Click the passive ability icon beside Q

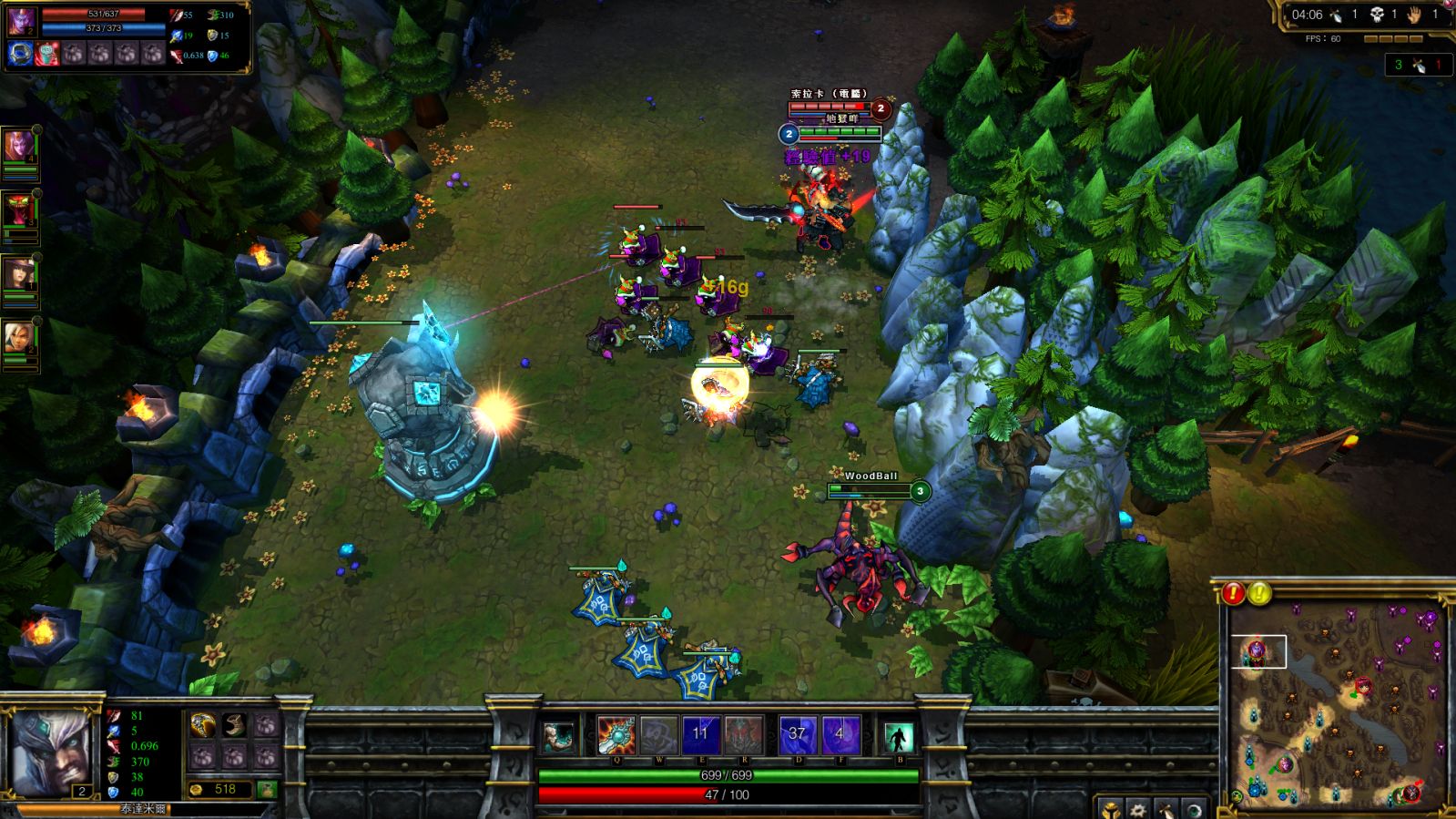click(559, 736)
